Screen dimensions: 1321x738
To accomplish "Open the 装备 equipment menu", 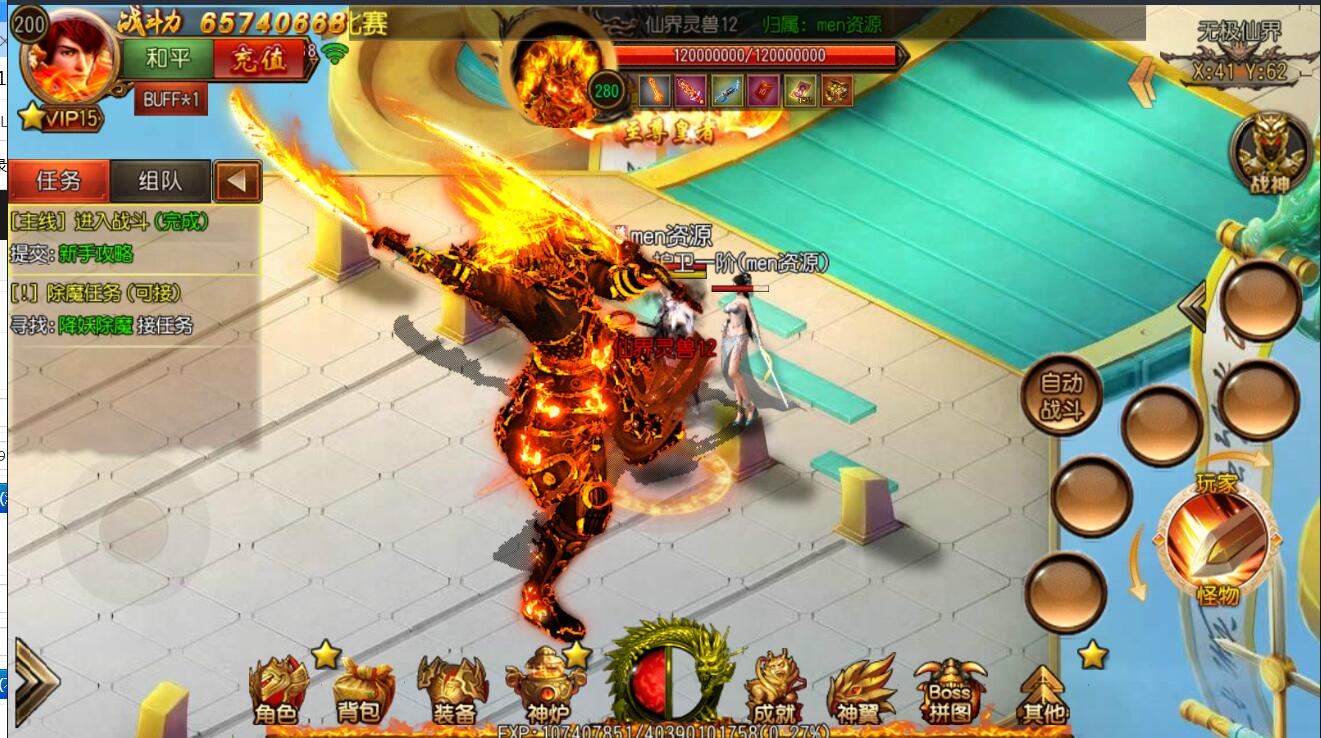I will (x=453, y=690).
